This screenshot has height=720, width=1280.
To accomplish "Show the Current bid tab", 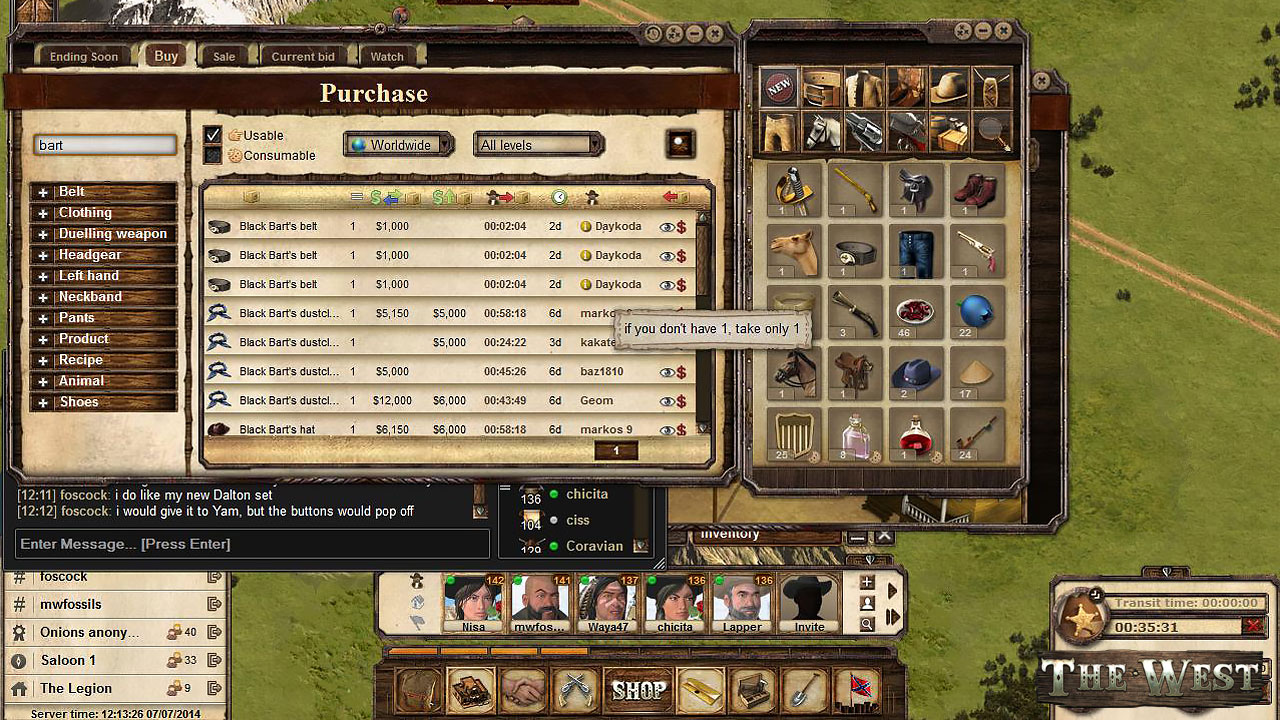I will click(x=303, y=57).
